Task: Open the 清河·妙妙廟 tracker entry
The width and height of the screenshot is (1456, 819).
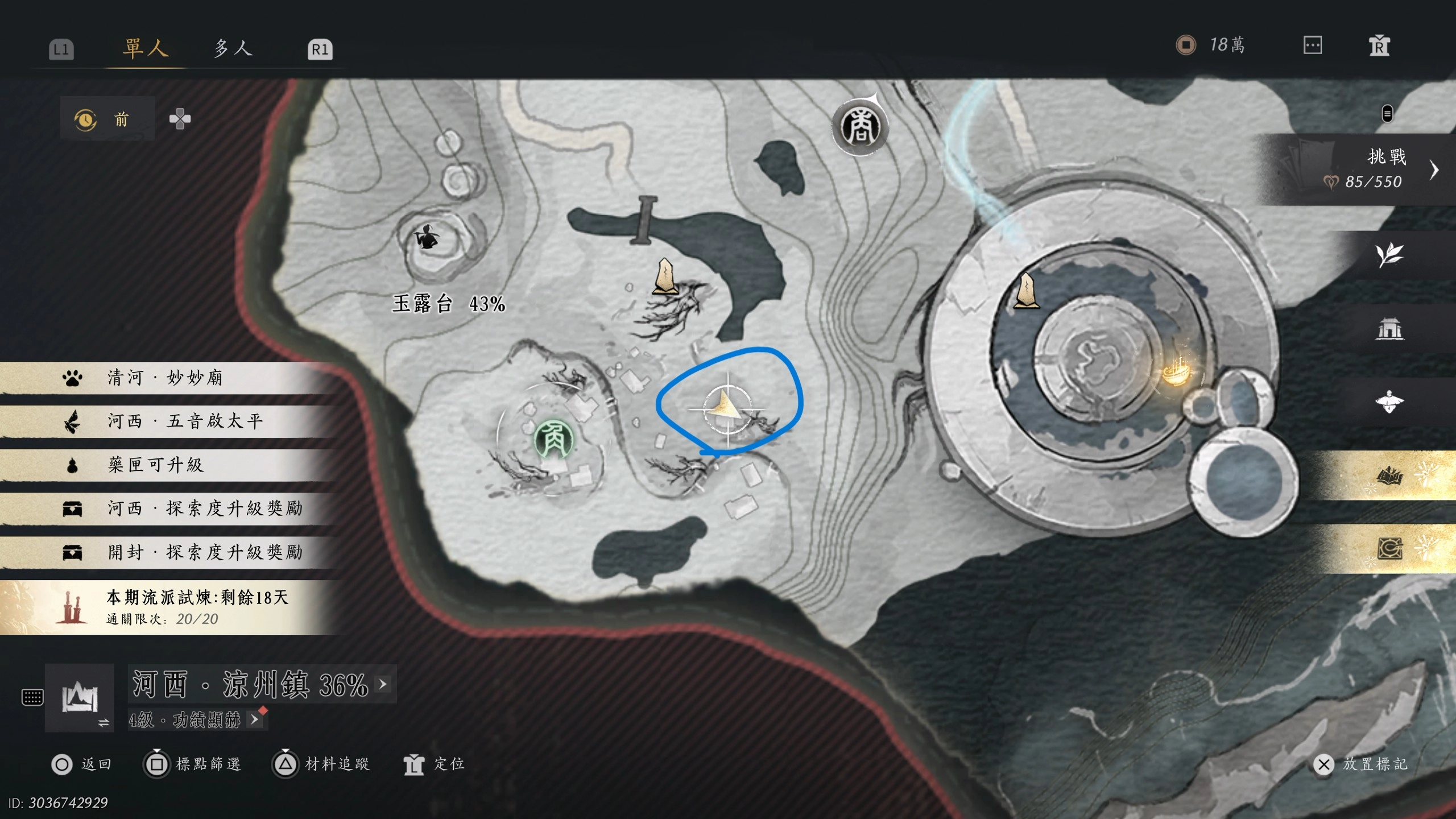Action: (165, 378)
